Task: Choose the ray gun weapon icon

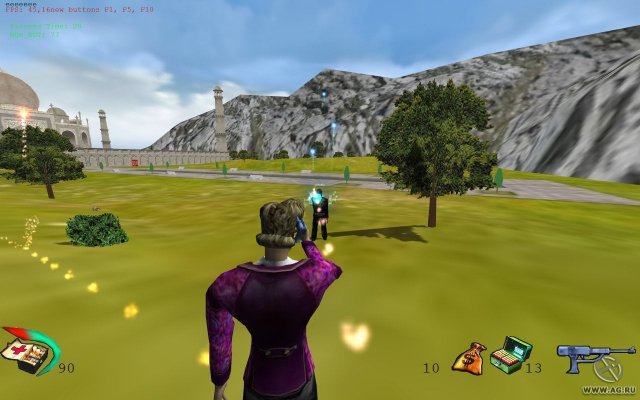Action: [590, 357]
